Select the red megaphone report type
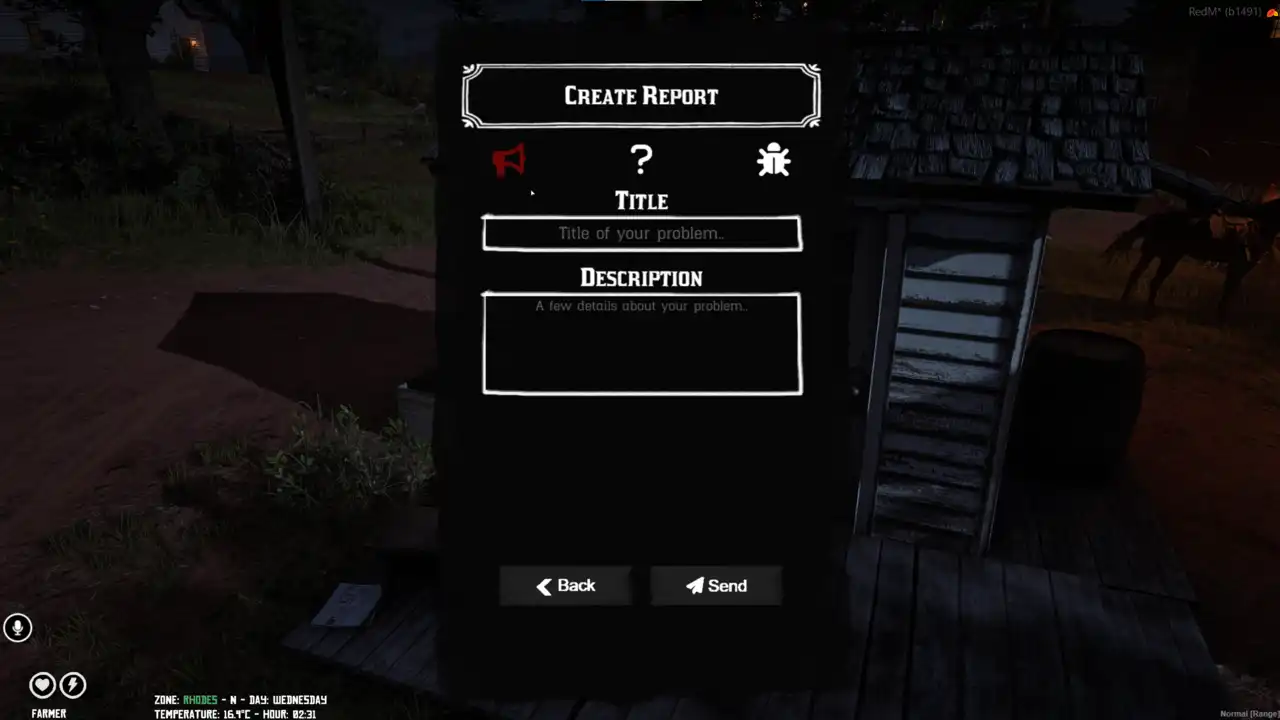1280x720 pixels. 509,160
